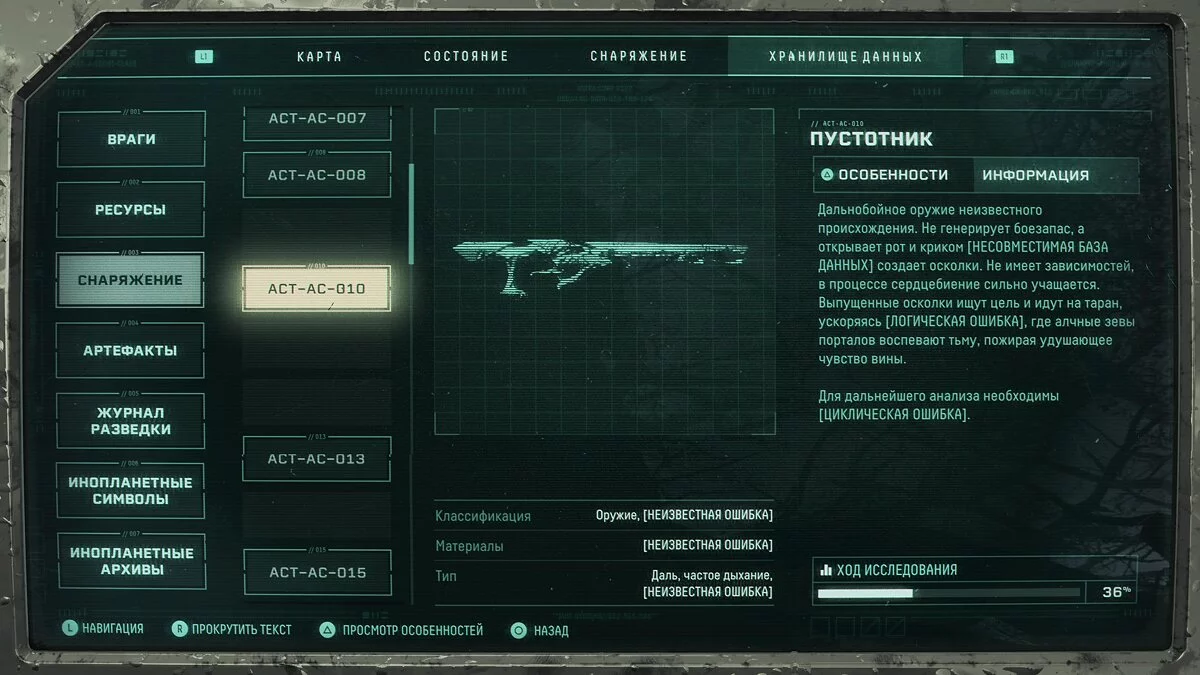The height and width of the screenshot is (675, 1200).
Task: Show the Артефакты category
Action: pos(131,351)
